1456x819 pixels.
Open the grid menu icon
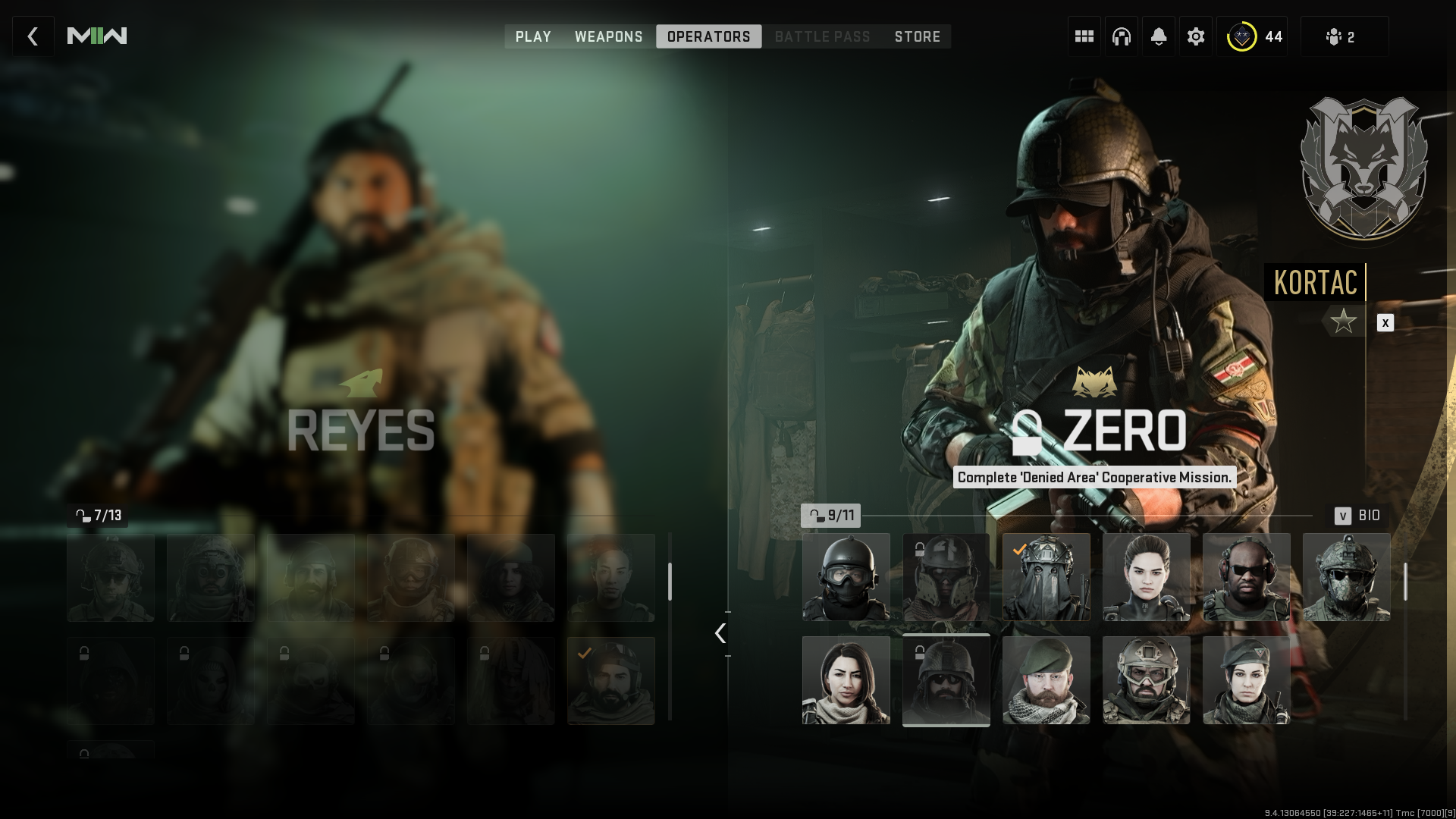1084,36
